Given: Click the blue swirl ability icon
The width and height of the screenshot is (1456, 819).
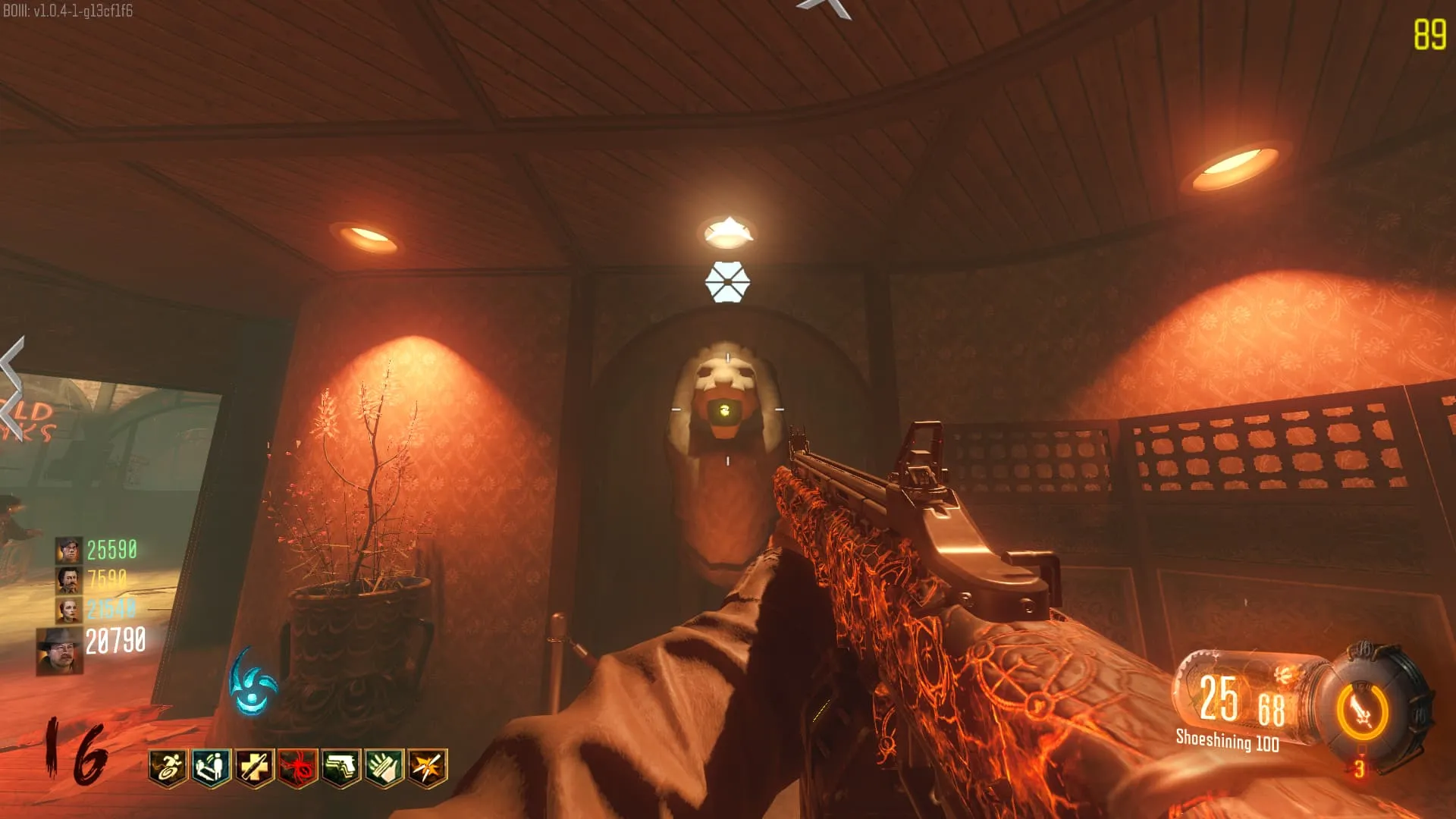Looking at the screenshot, I should tap(253, 684).
